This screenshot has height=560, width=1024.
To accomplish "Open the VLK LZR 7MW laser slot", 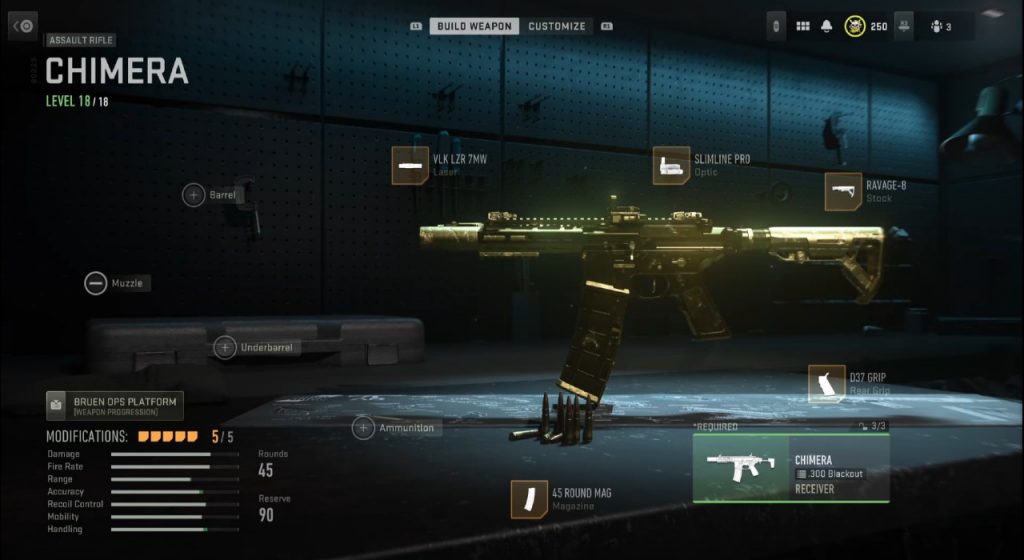I will pyautogui.click(x=410, y=165).
